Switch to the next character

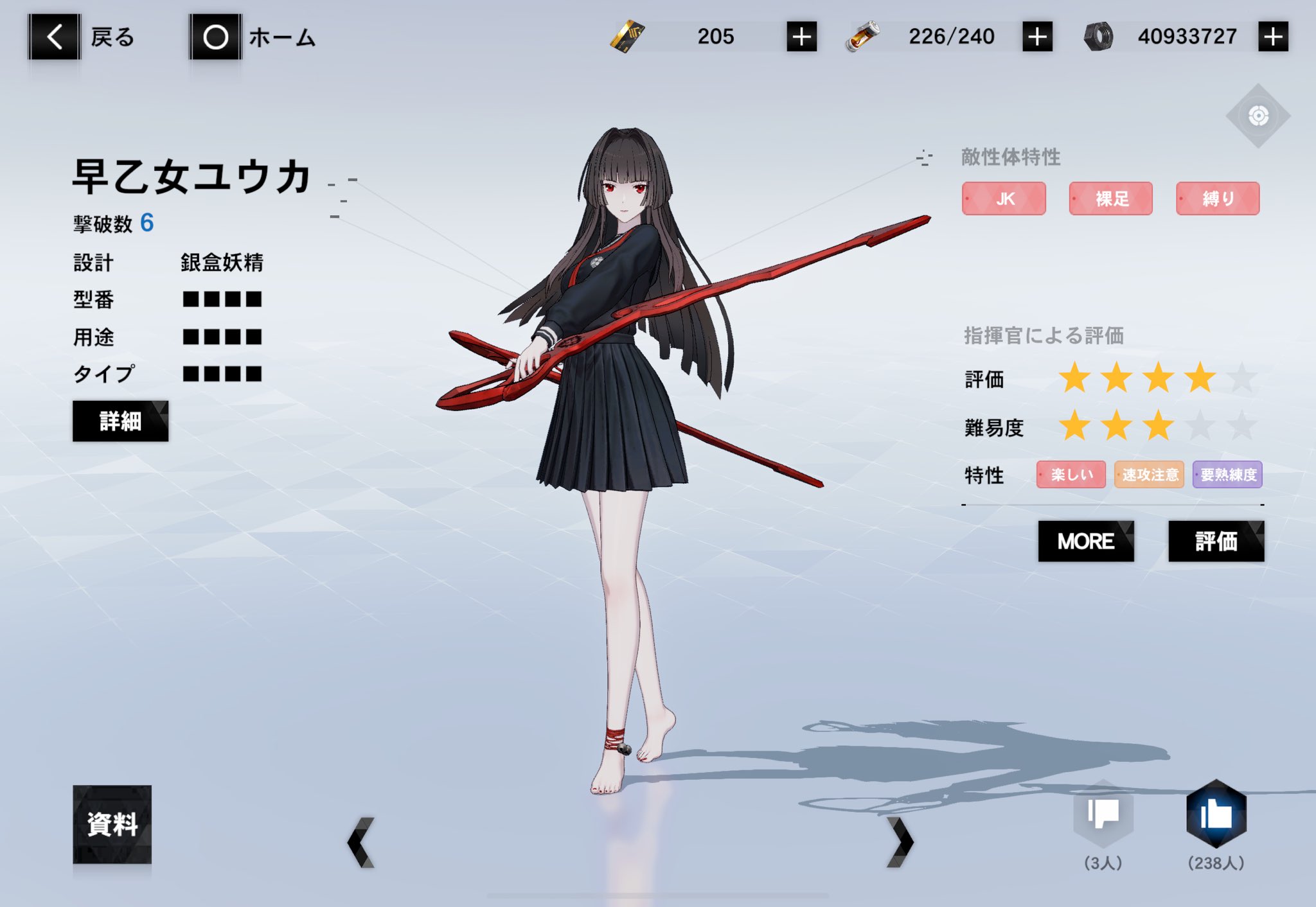[900, 842]
